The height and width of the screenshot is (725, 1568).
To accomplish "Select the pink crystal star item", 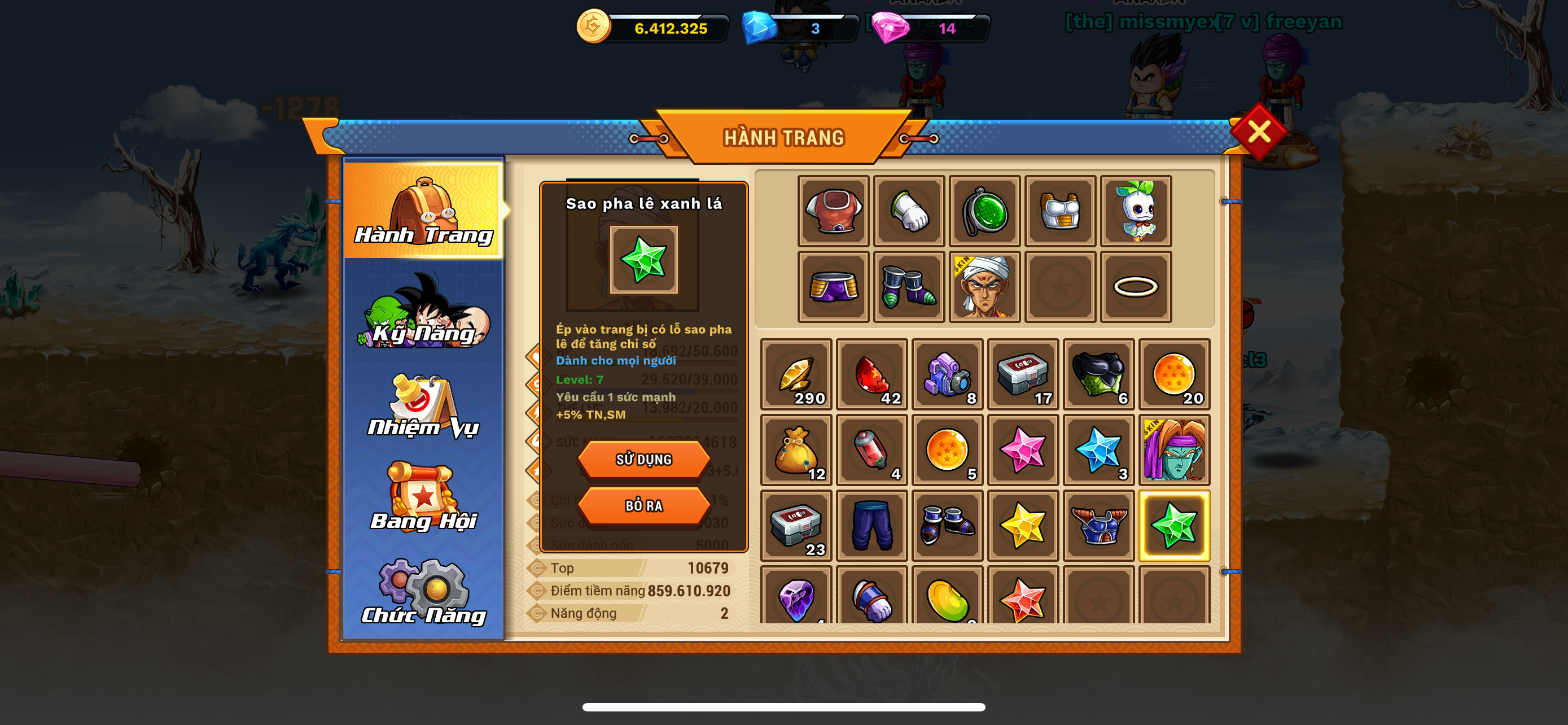I will (x=1023, y=451).
